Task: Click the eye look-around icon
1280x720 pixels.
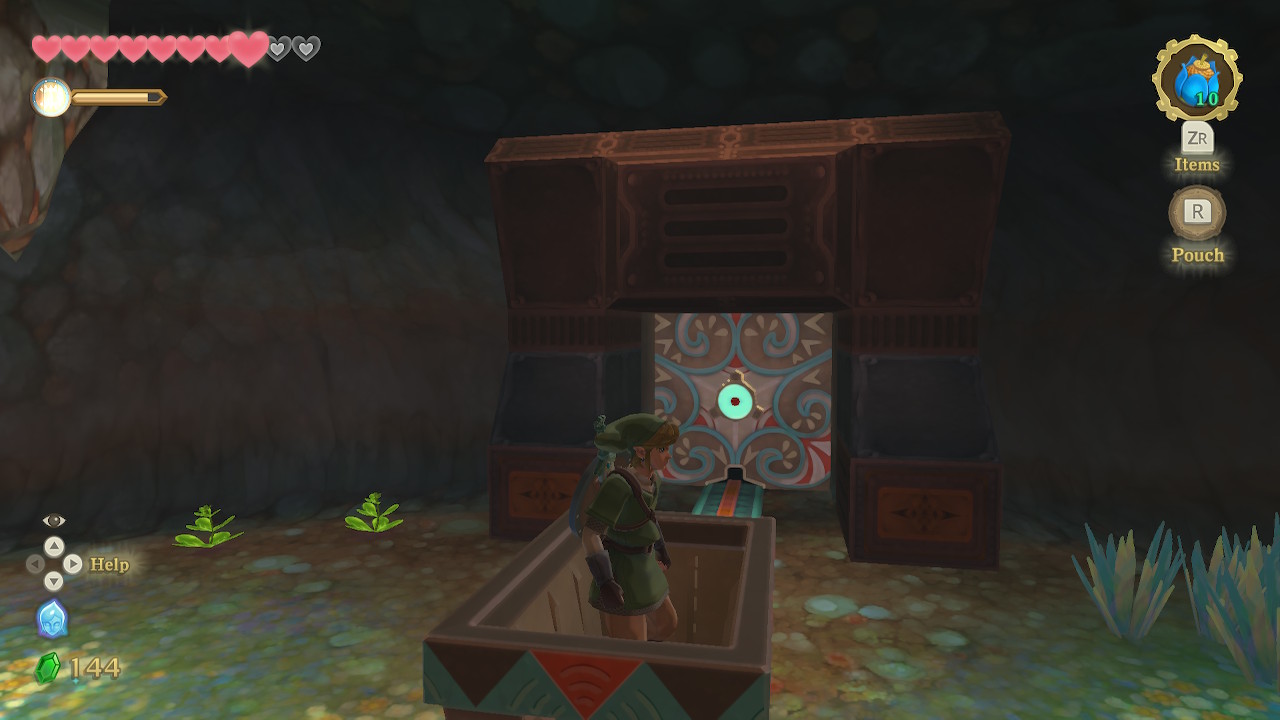Action: (54, 520)
